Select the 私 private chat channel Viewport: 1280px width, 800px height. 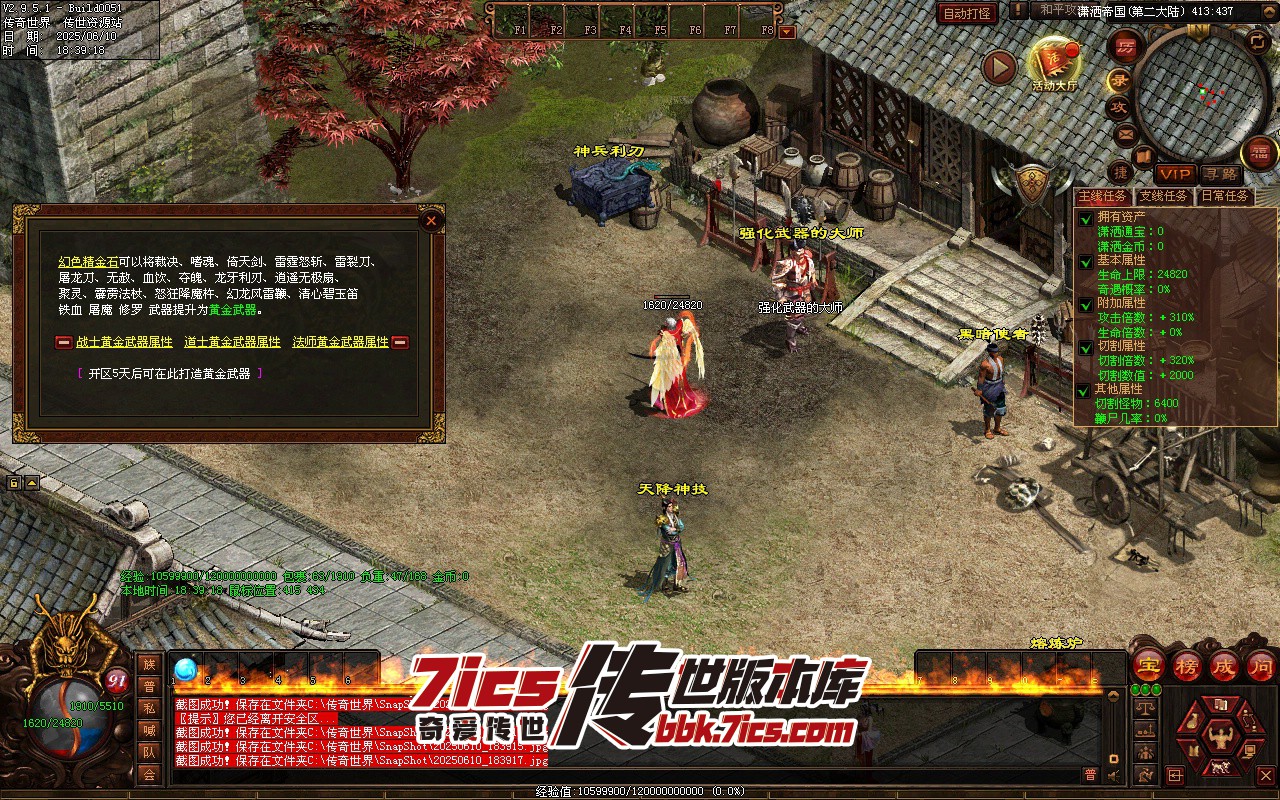pos(149,708)
